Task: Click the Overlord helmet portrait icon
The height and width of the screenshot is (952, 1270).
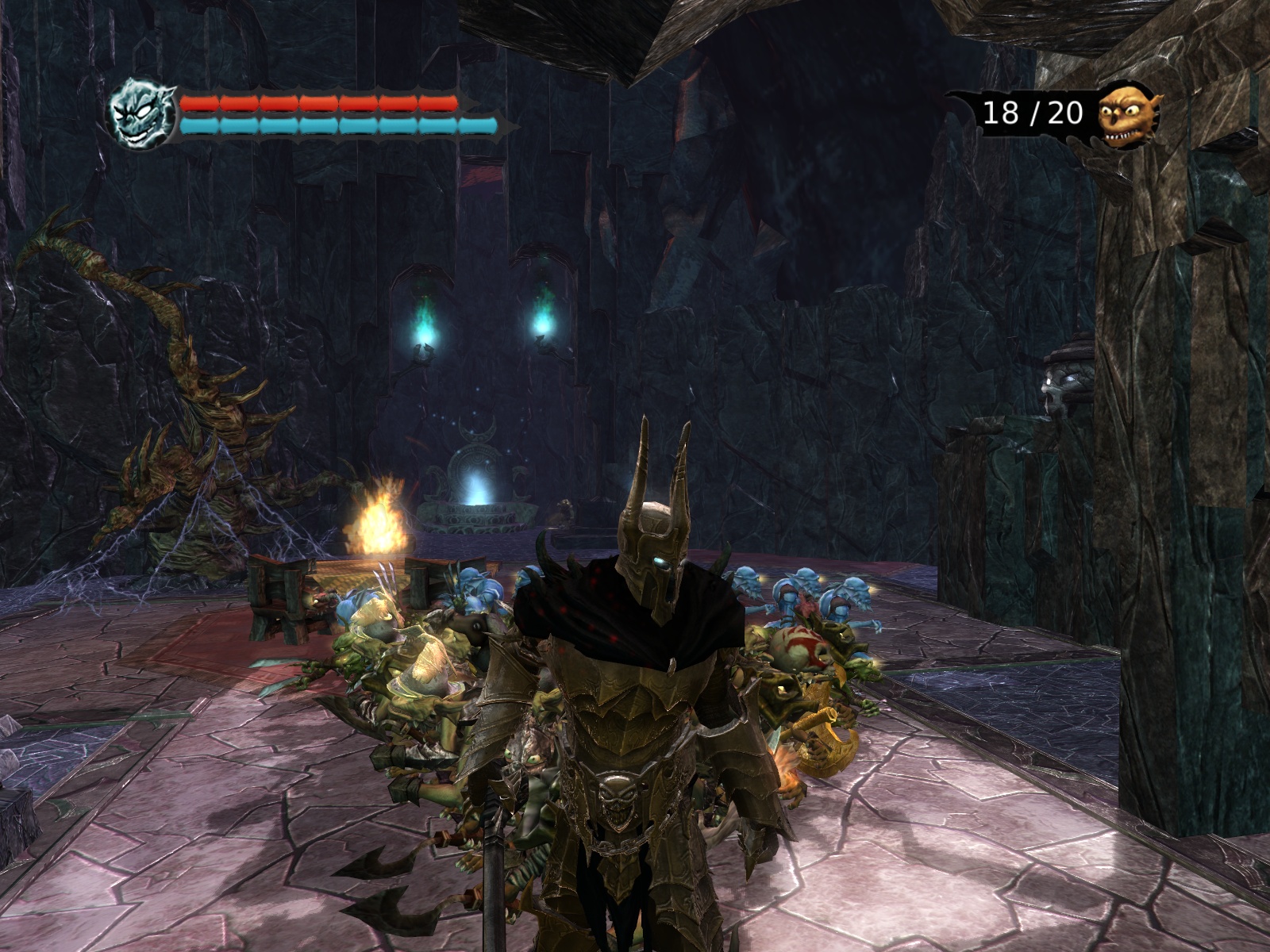Action: click(141, 114)
